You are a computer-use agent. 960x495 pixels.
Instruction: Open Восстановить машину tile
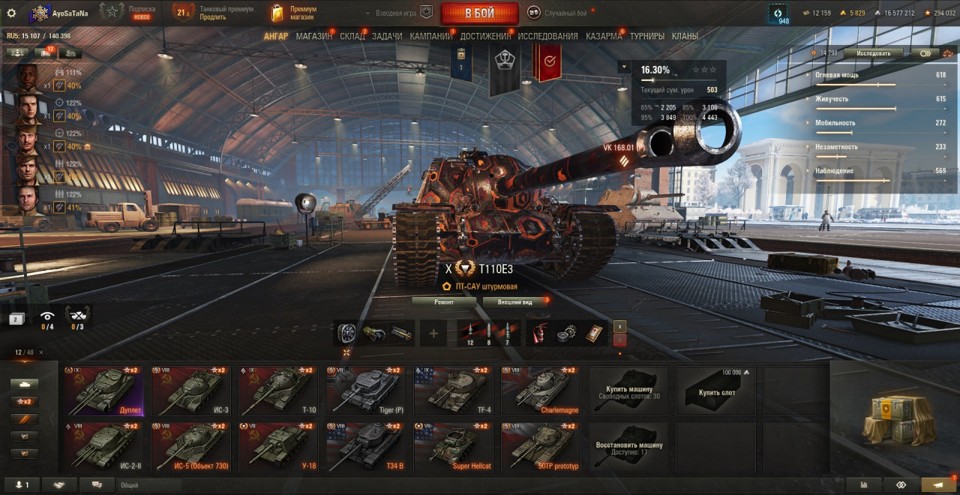pos(627,447)
